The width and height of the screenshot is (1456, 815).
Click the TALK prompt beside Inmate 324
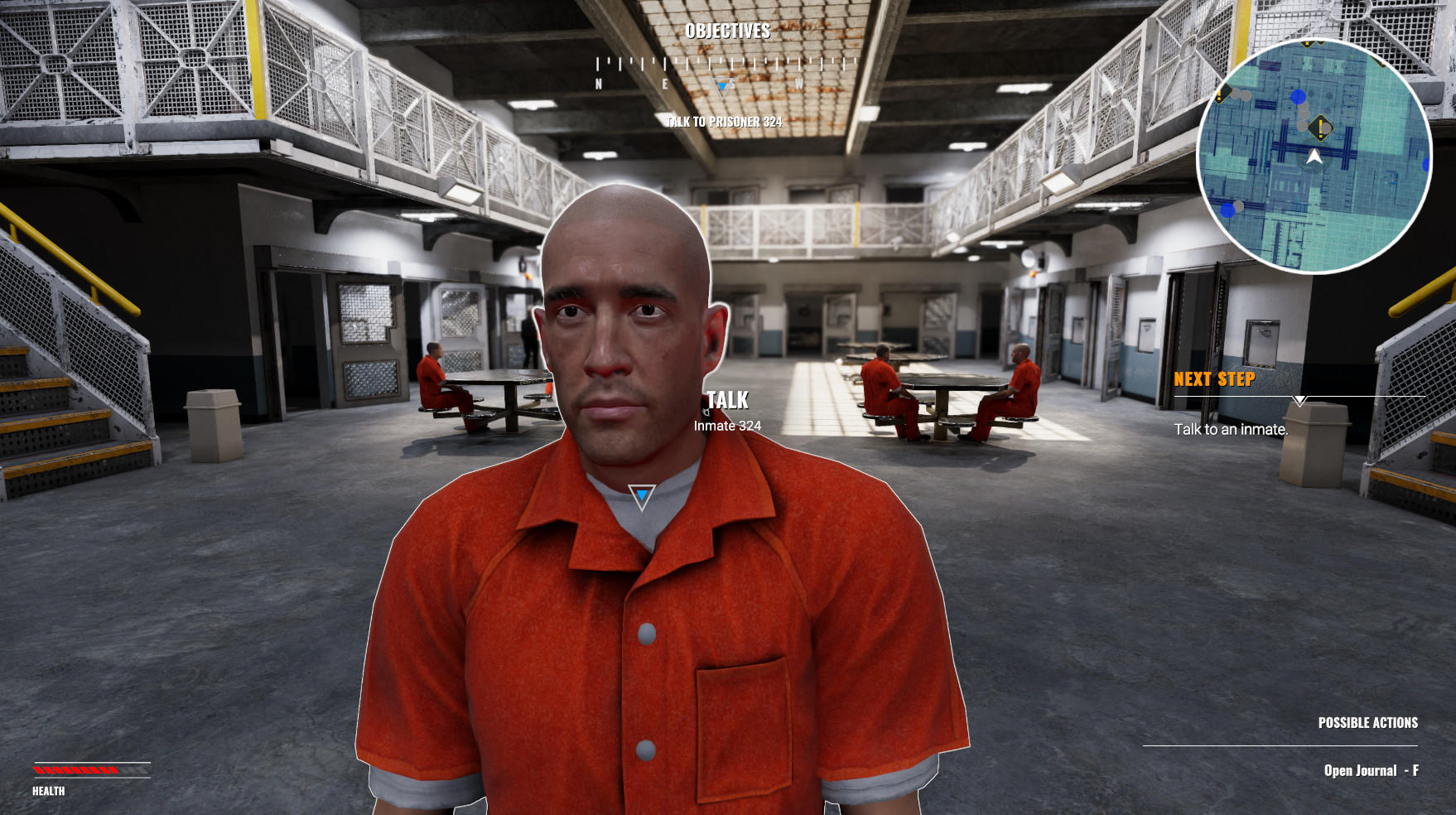pyautogui.click(x=727, y=400)
